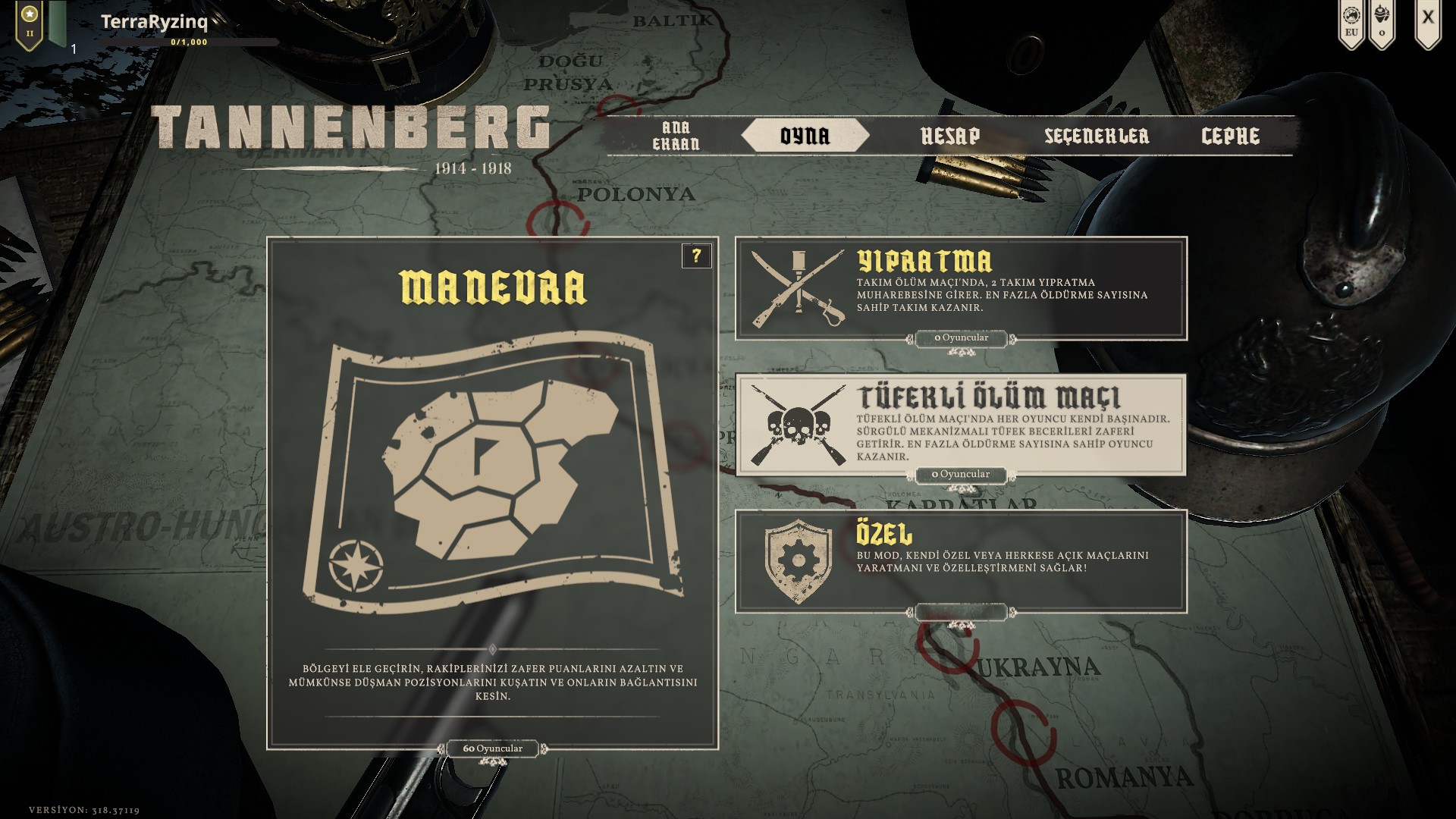Viewport: 1456px width, 819px height.
Task: Click the EU region banner
Action: point(1351,23)
